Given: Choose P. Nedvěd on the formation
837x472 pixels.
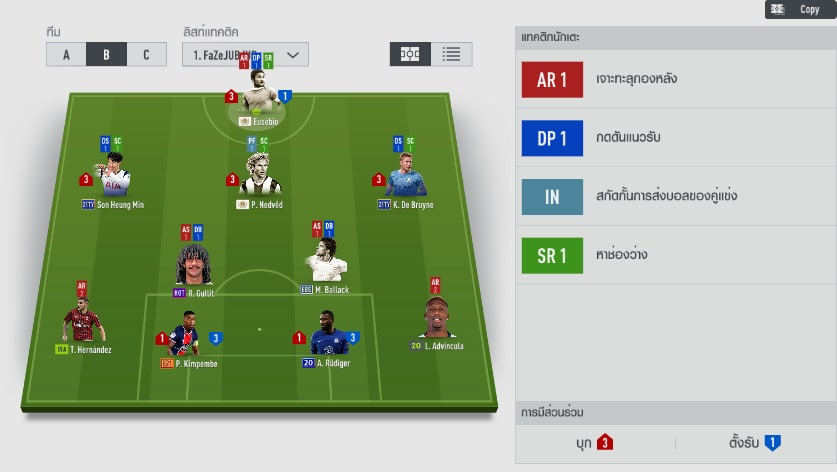Looking at the screenshot, I should pyautogui.click(x=259, y=176).
